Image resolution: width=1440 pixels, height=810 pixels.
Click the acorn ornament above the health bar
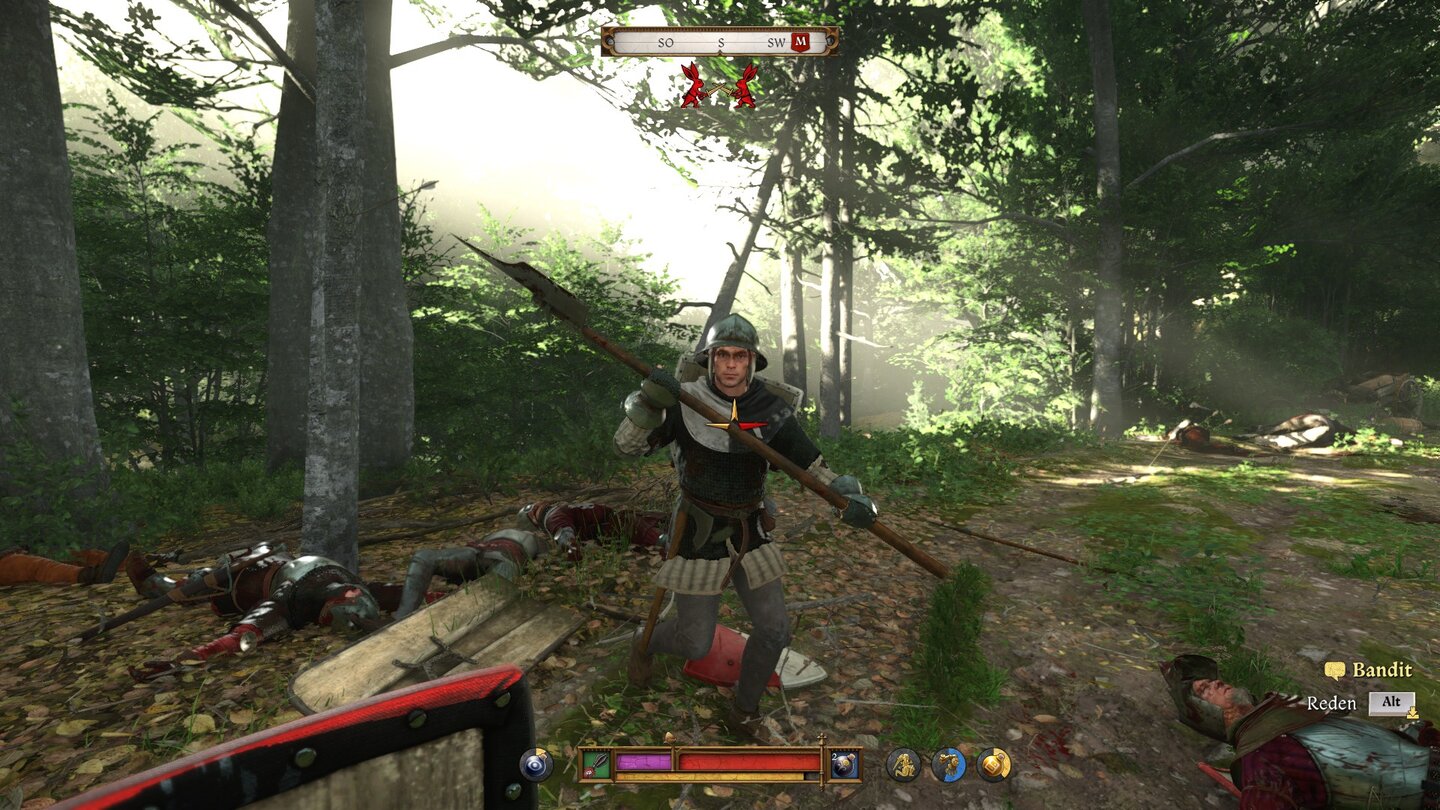click(668, 736)
